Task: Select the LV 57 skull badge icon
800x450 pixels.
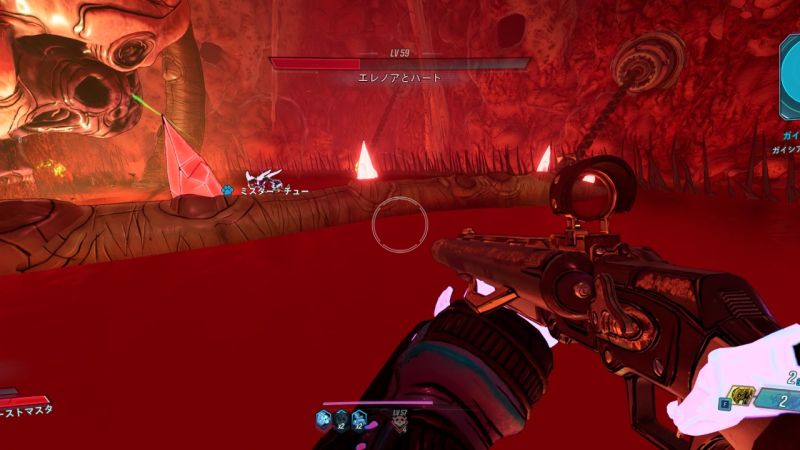Action: (x=399, y=422)
